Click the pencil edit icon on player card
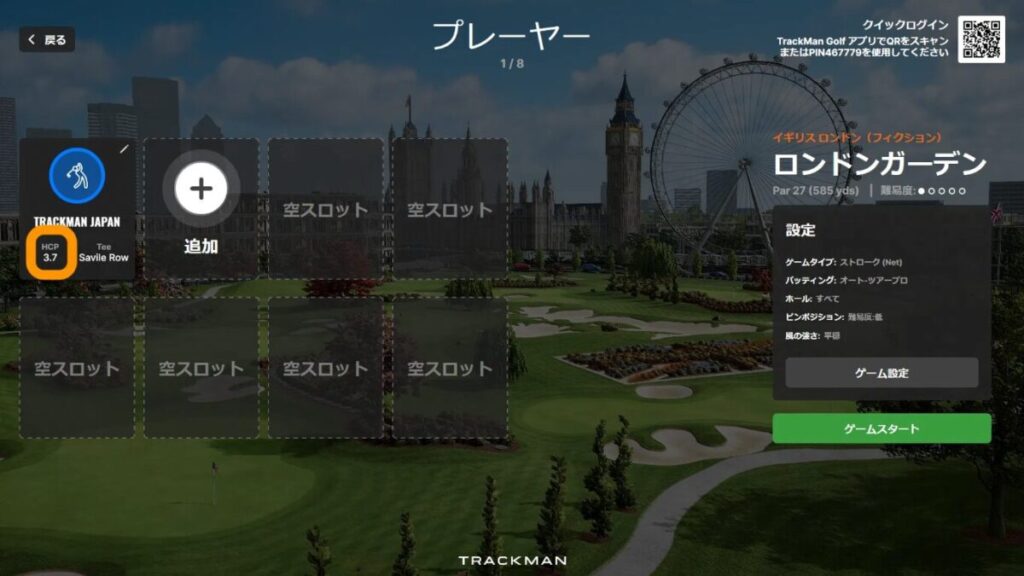1024x576 pixels. tap(124, 149)
